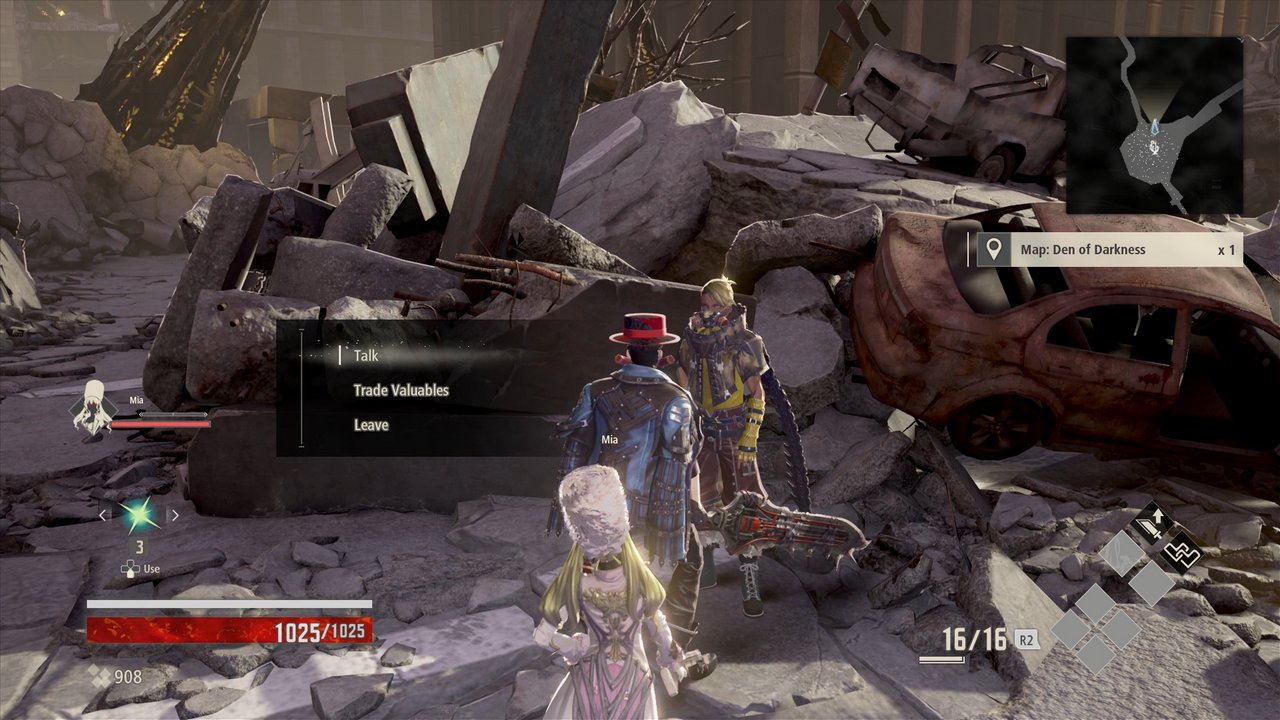Select the sword attack icon above the slots
1280x720 pixels.
[x=1150, y=523]
